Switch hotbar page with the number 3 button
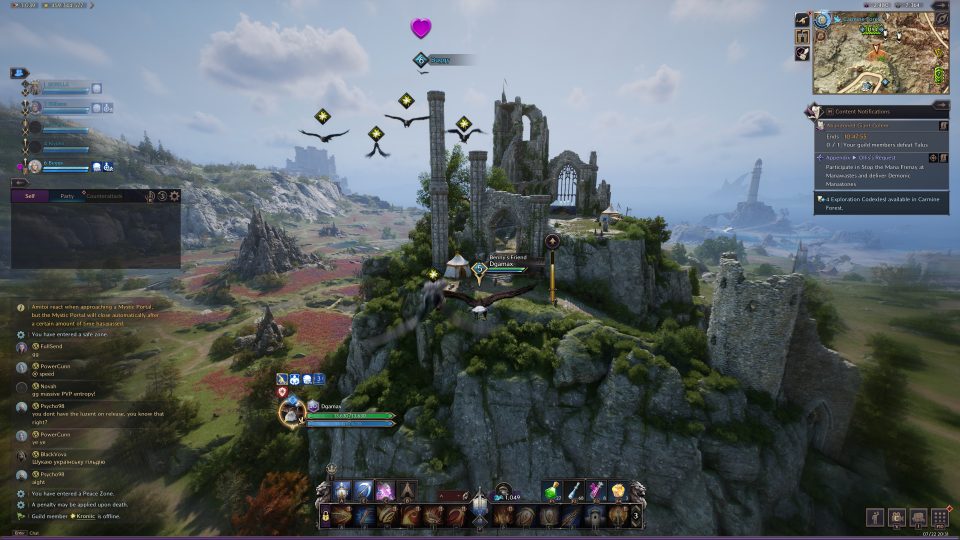 (x=637, y=516)
